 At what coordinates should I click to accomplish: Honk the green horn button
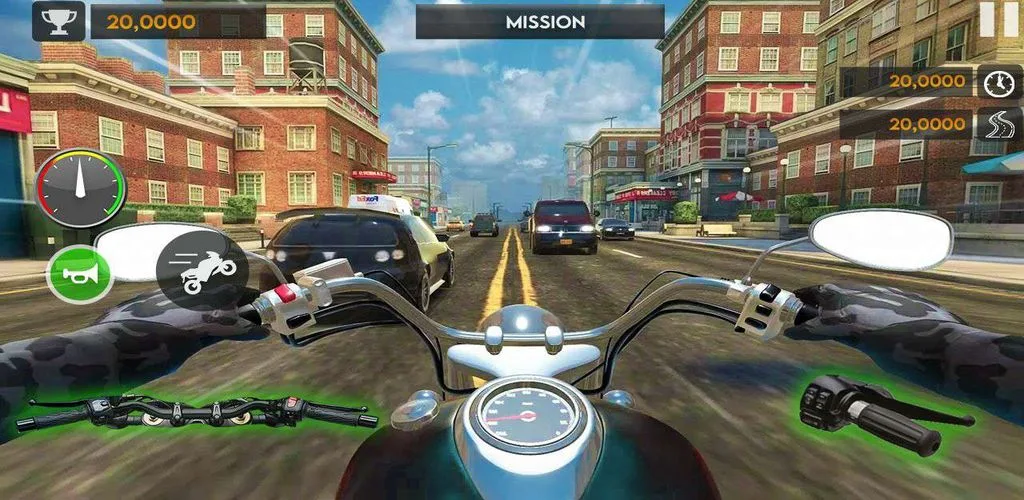tap(80, 274)
